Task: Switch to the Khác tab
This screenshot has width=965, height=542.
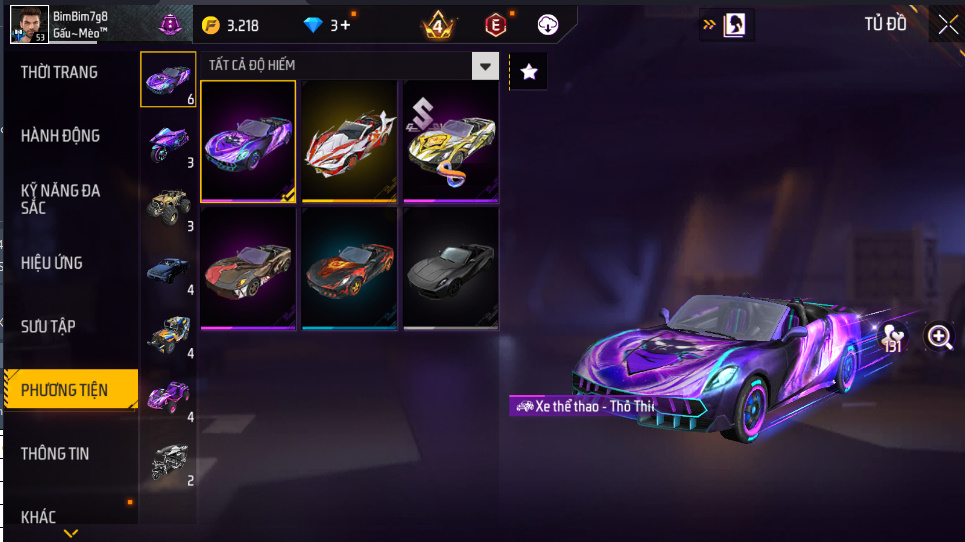Action: [39, 517]
